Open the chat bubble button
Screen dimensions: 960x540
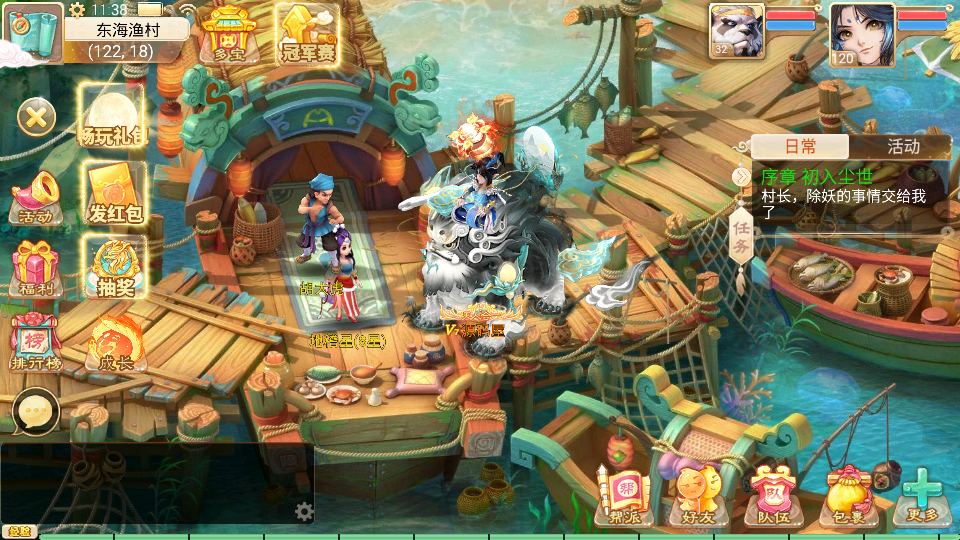[x=36, y=411]
